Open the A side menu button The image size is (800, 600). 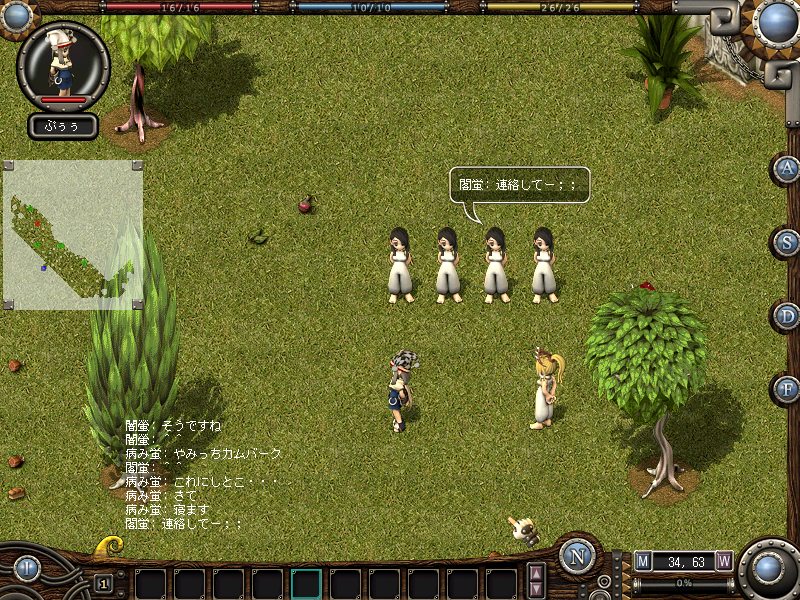(x=788, y=168)
